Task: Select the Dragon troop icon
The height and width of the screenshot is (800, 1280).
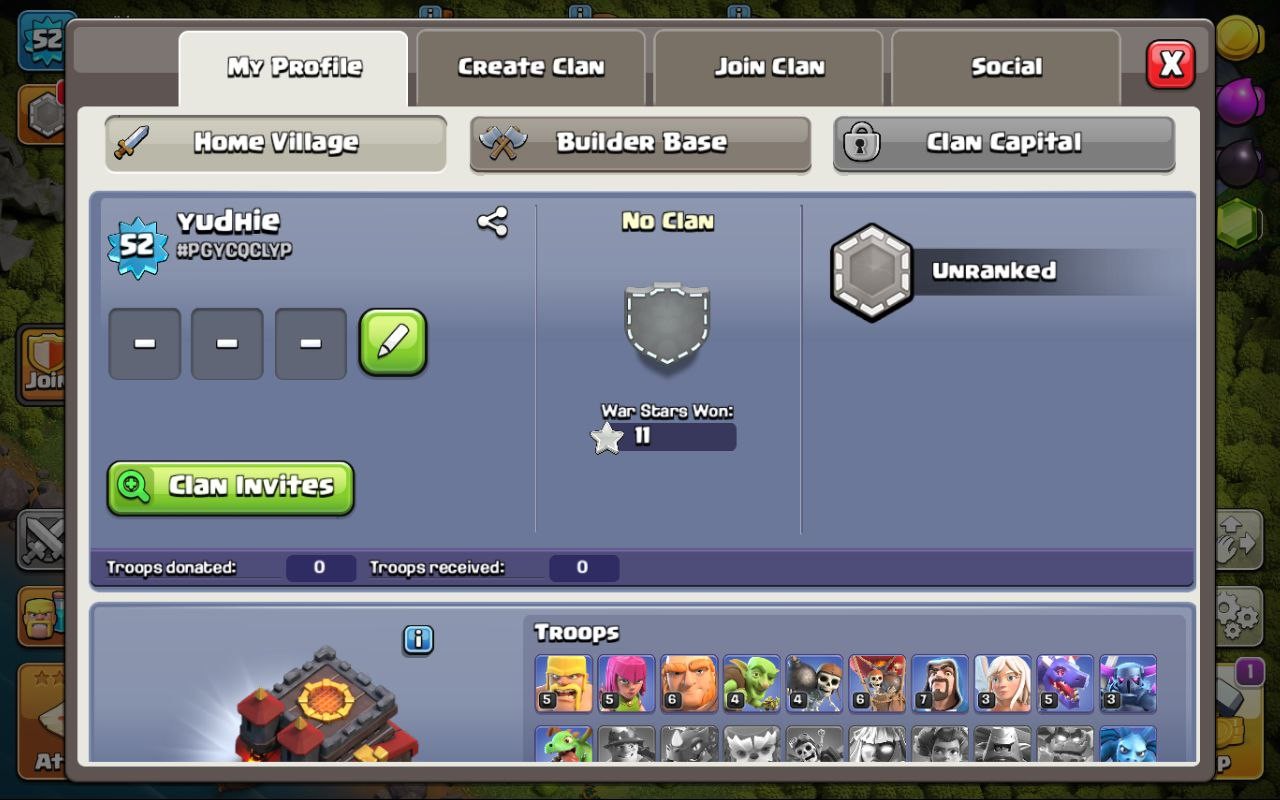Action: click(x=1064, y=683)
